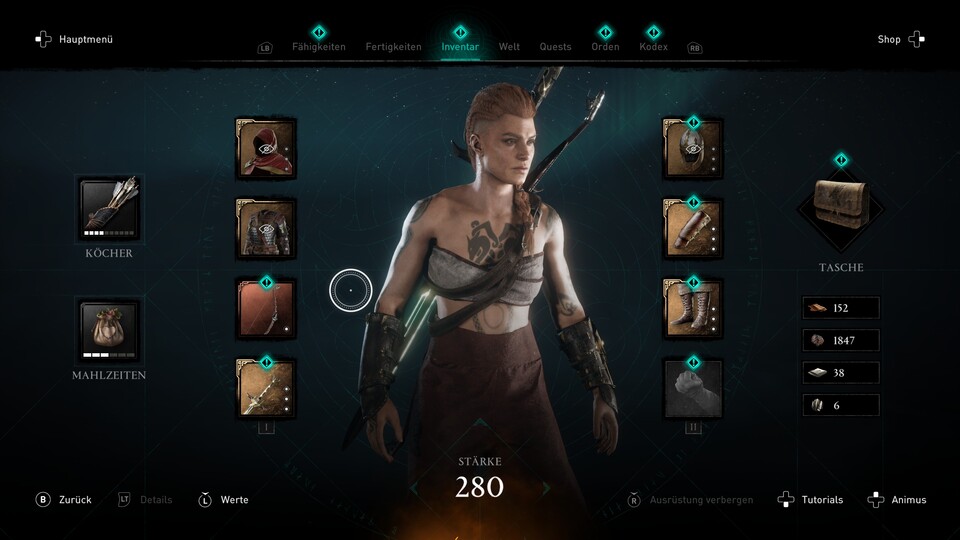Viewport: 960px width, 540px height.
Task: Open the Fertigkeiten tab
Action: (393, 47)
